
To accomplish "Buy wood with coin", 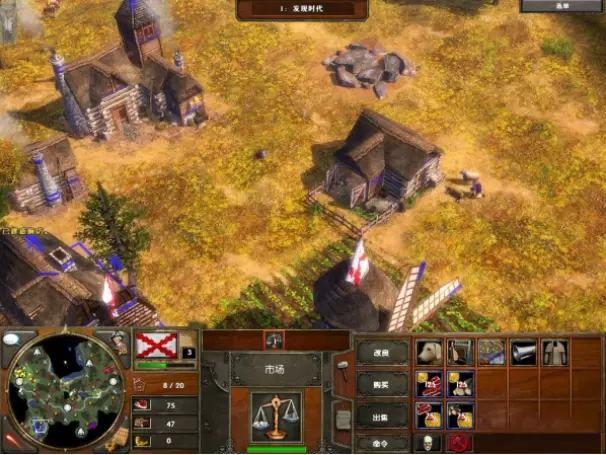I will [x=460, y=384].
